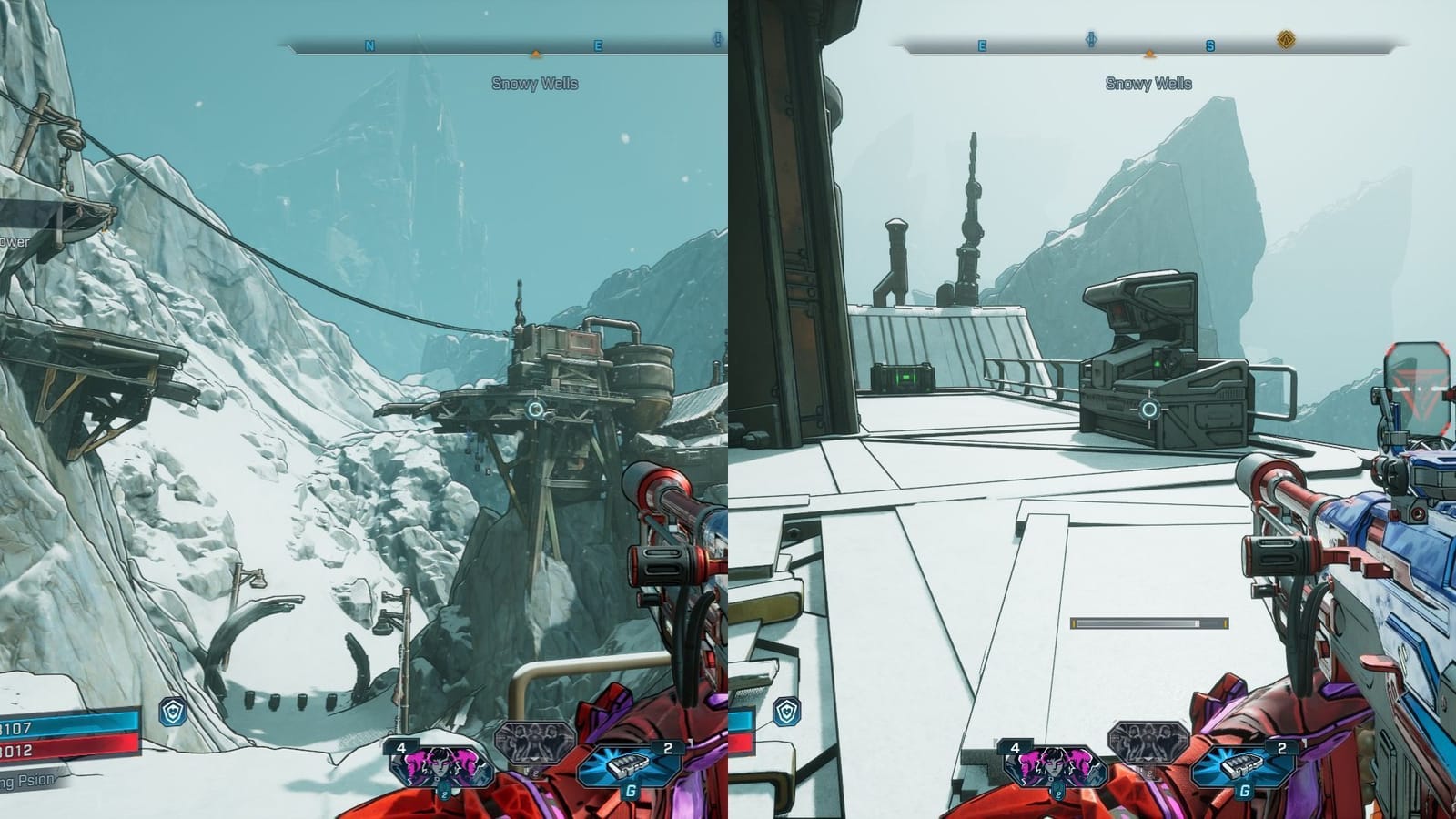Screen dimensions: 1456x819
Task: Click the E marker on the left compass
Action: coord(596,43)
